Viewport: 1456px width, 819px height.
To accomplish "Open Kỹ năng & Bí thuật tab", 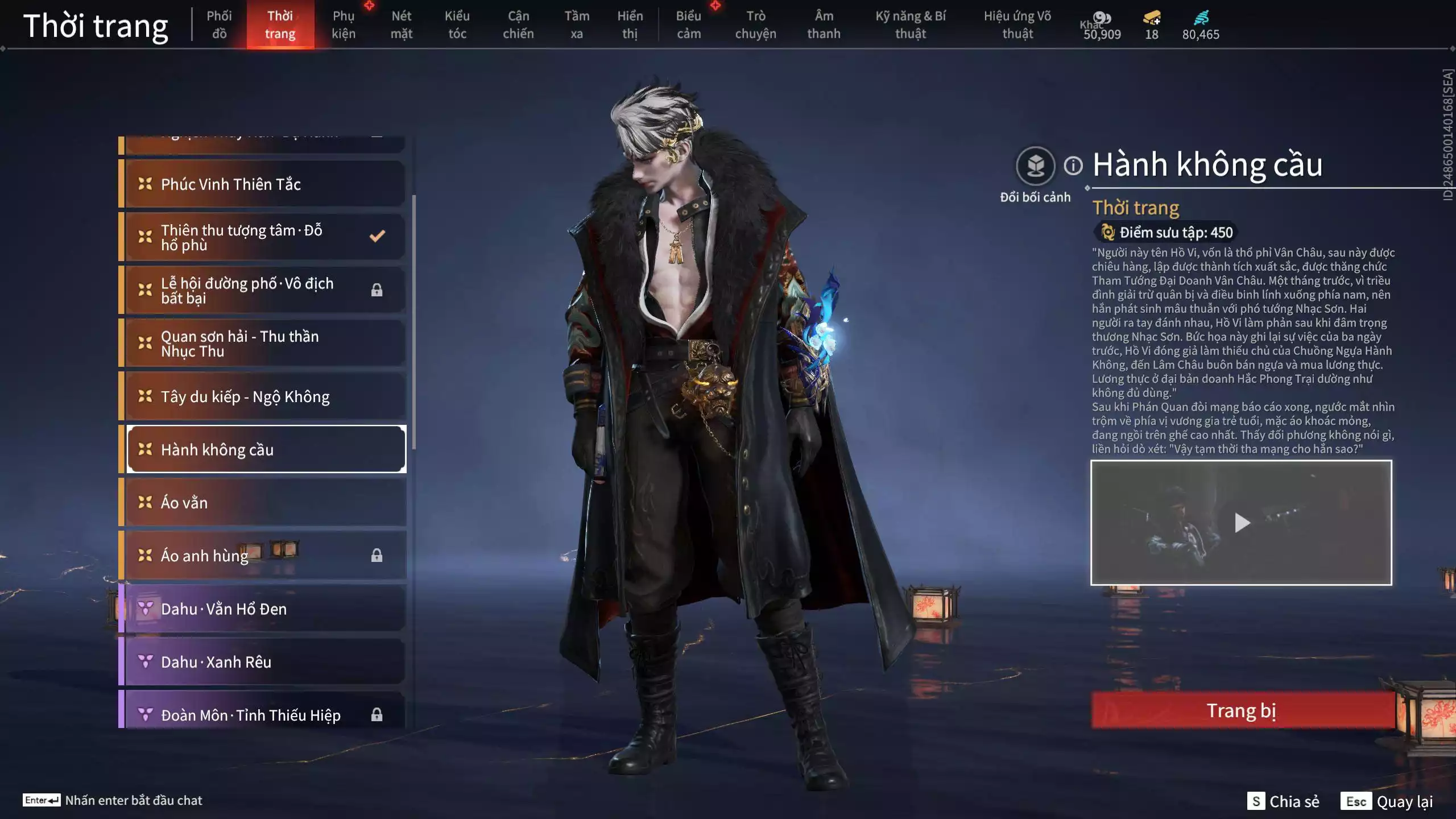I will (910, 25).
